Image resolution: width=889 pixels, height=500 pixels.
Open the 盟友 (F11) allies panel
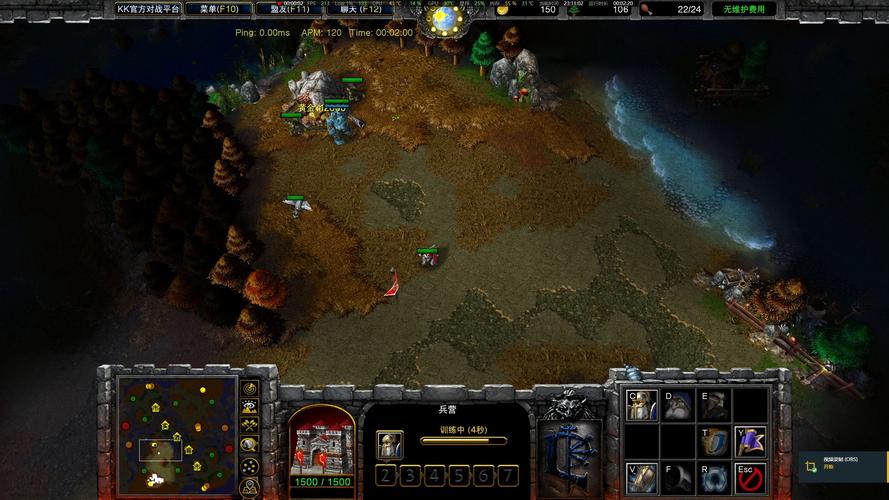coord(289,9)
